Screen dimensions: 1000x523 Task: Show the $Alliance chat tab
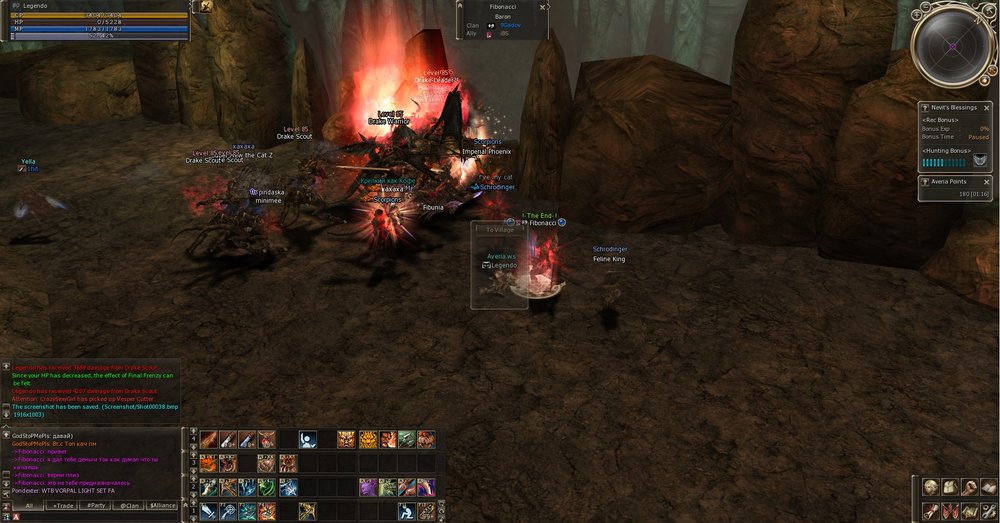162,506
